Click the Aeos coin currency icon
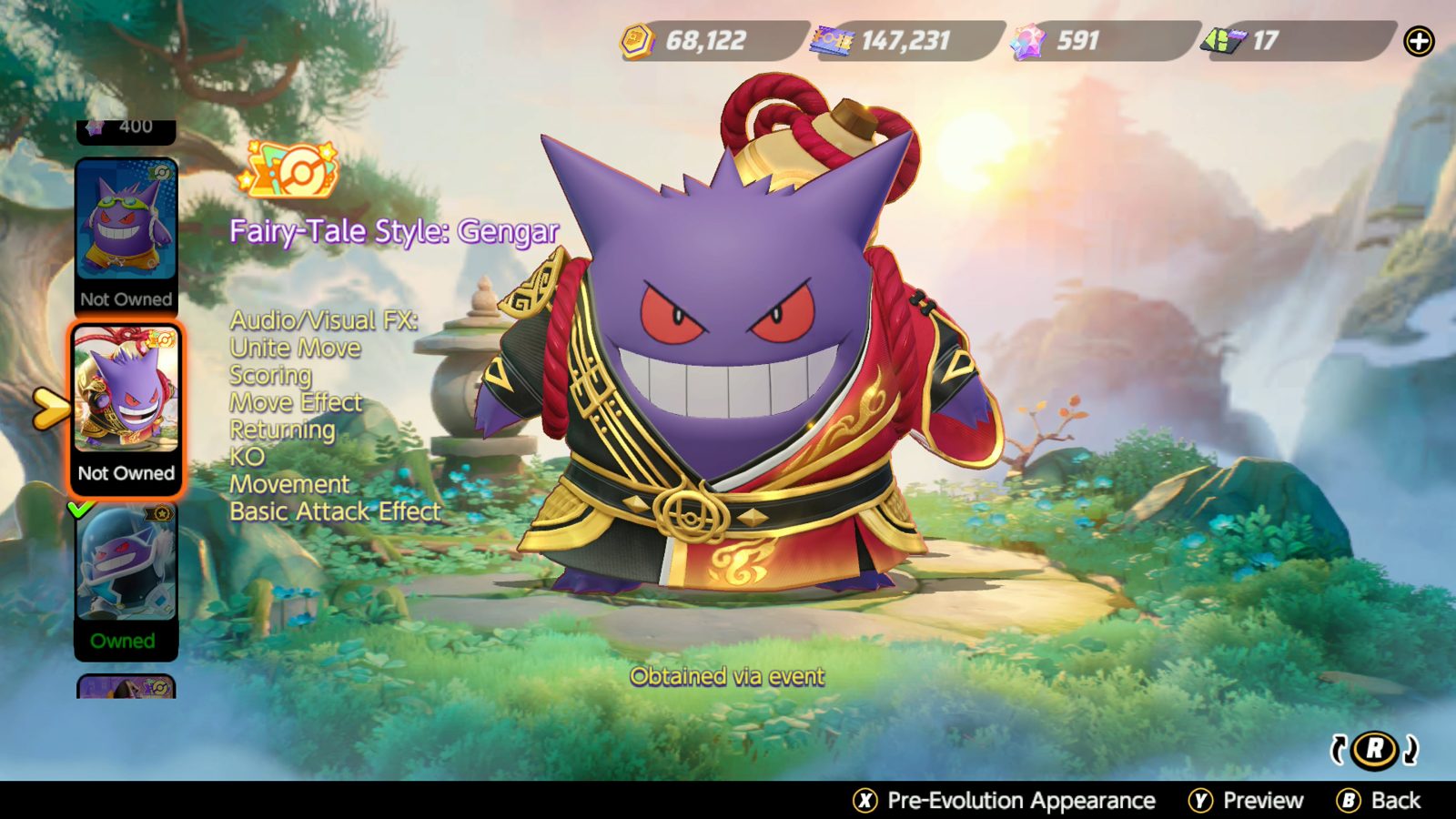1456x819 pixels. pos(637,38)
